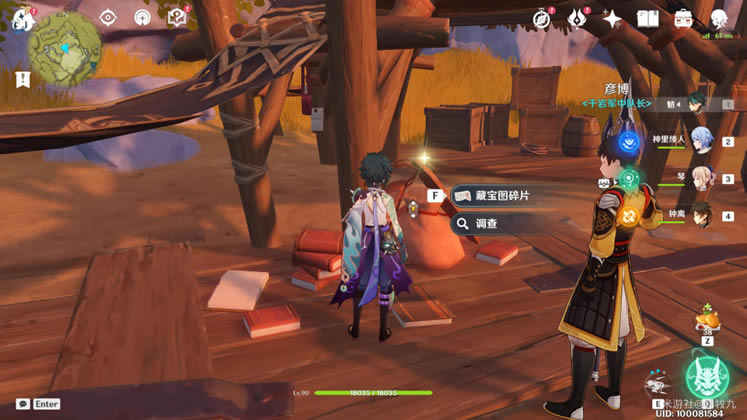Viewport: 747px width, 420px height.
Task: Open the adventurer handbook book icon
Action: point(648,19)
